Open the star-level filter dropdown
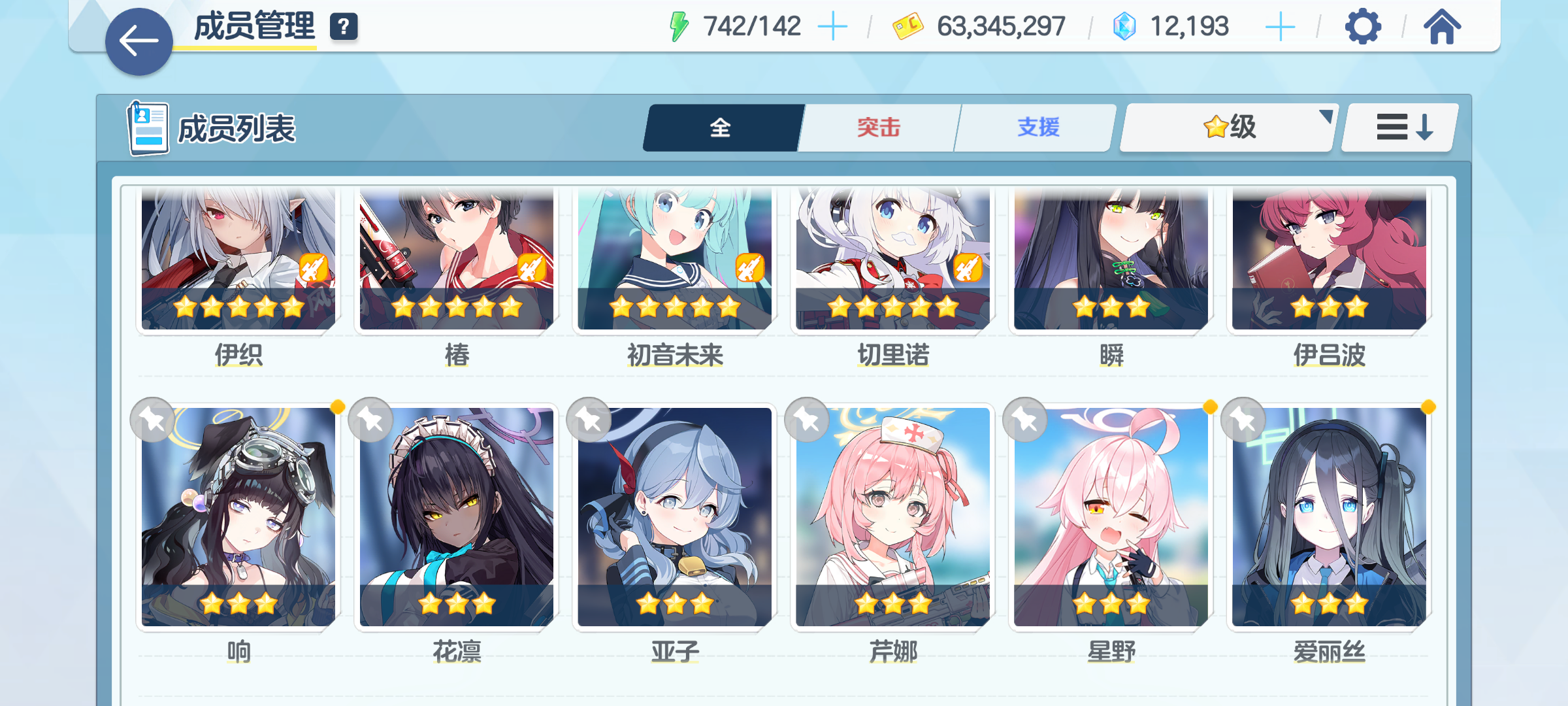This screenshot has height=706, width=1568. pyautogui.click(x=1227, y=128)
